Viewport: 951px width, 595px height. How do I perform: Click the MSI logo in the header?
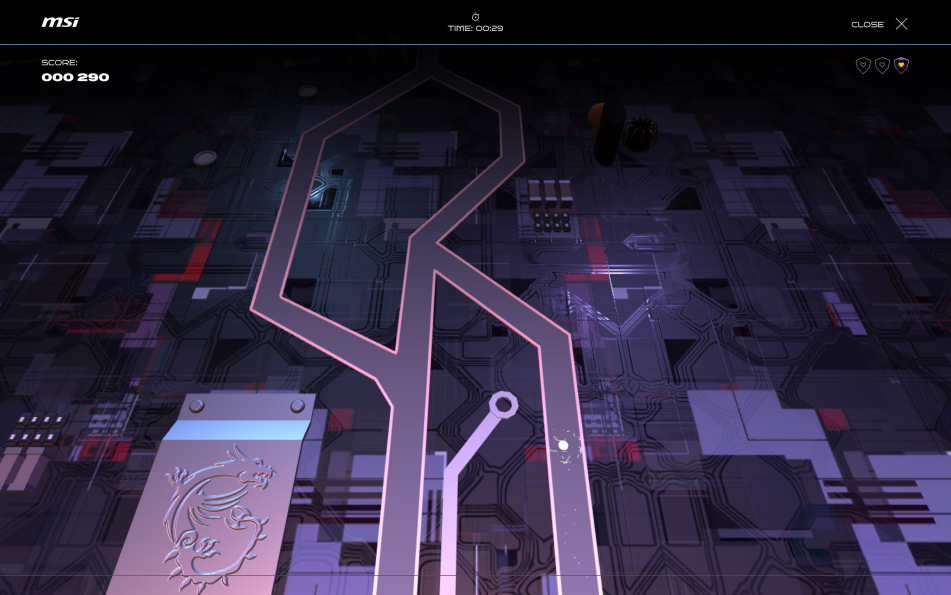[60, 22]
